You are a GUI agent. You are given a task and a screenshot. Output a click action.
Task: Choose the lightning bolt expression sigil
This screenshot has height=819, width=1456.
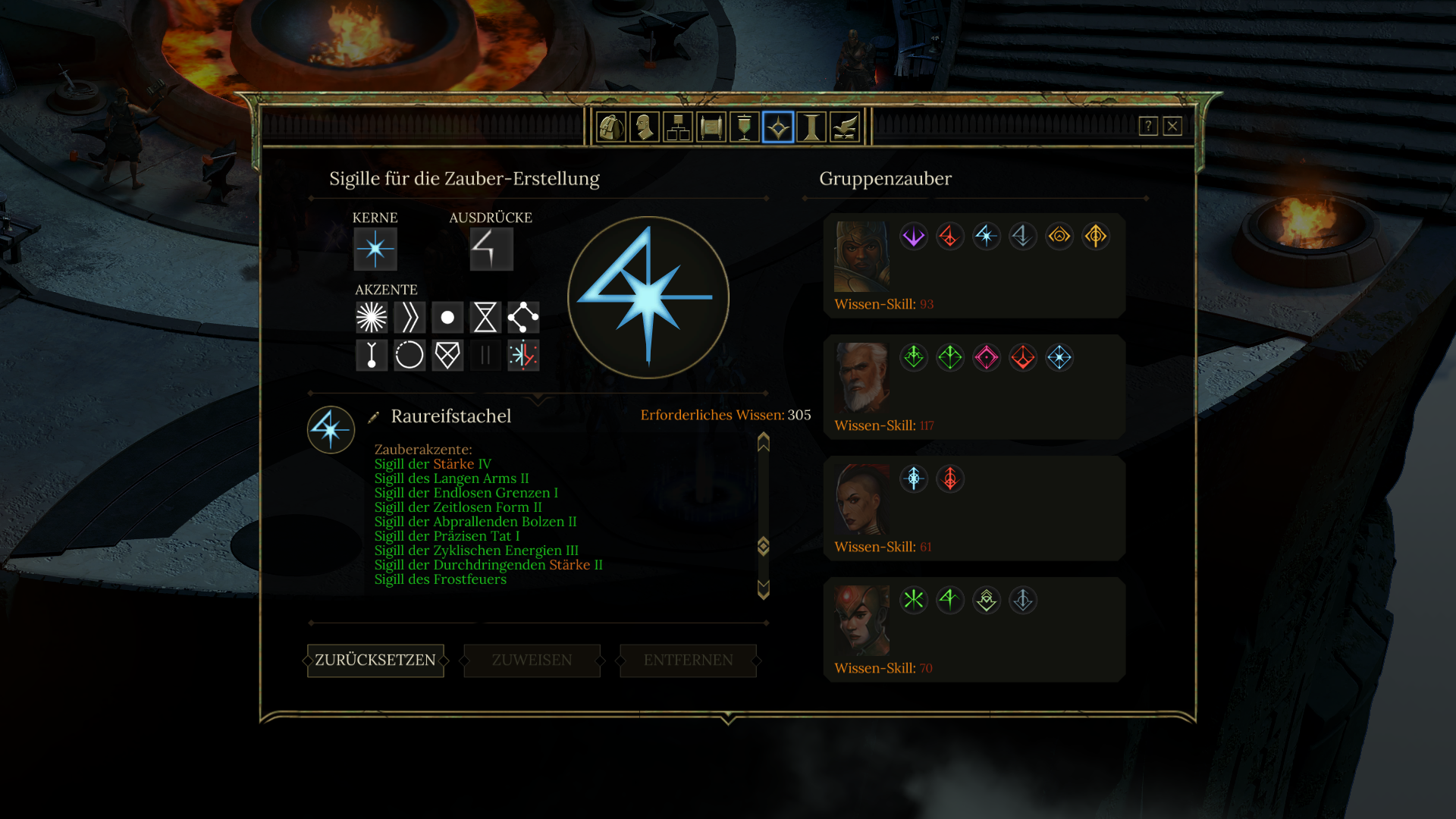491,249
